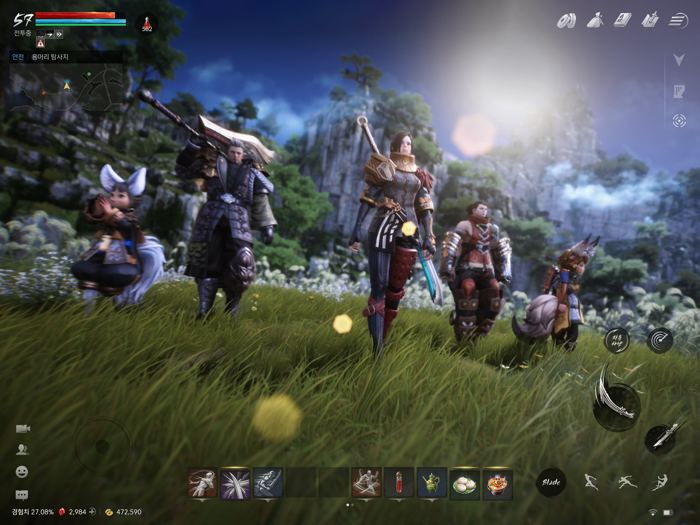
Task: Open the sword-and-book skills icon
Action: [650, 19]
